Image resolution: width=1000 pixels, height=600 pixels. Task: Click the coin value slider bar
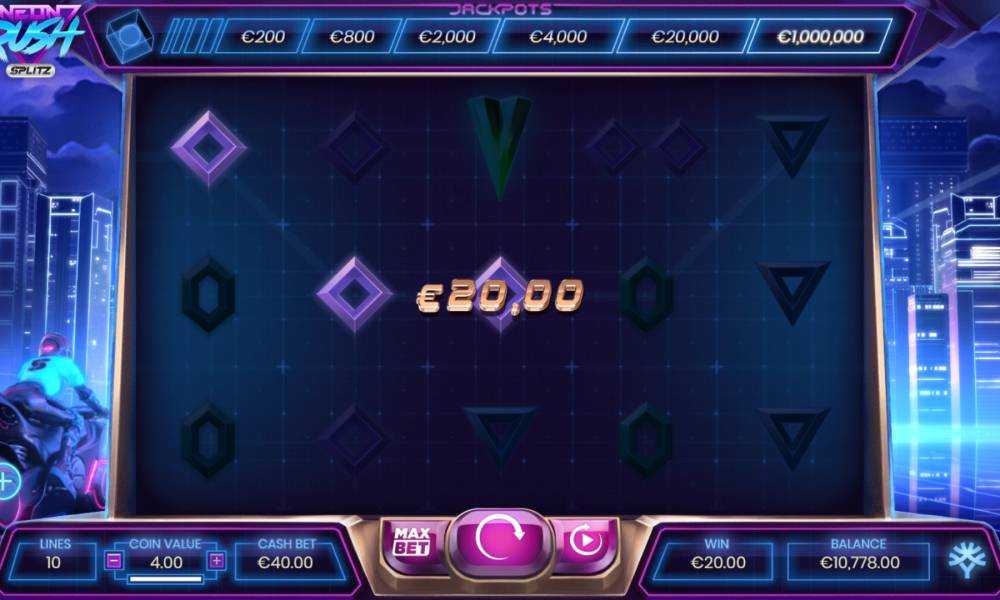pos(165,578)
